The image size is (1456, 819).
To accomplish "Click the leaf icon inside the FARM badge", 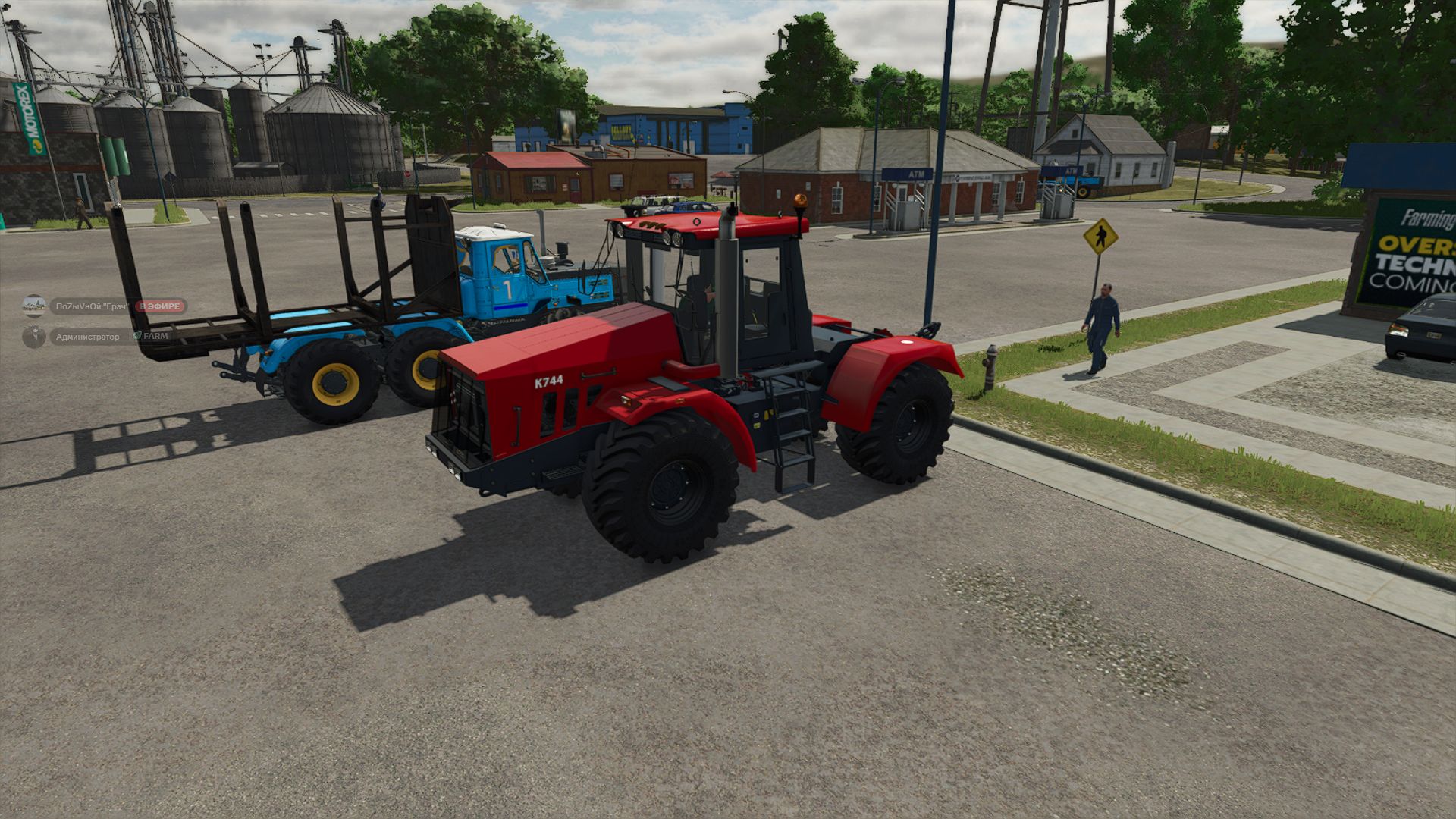I will pos(137,336).
